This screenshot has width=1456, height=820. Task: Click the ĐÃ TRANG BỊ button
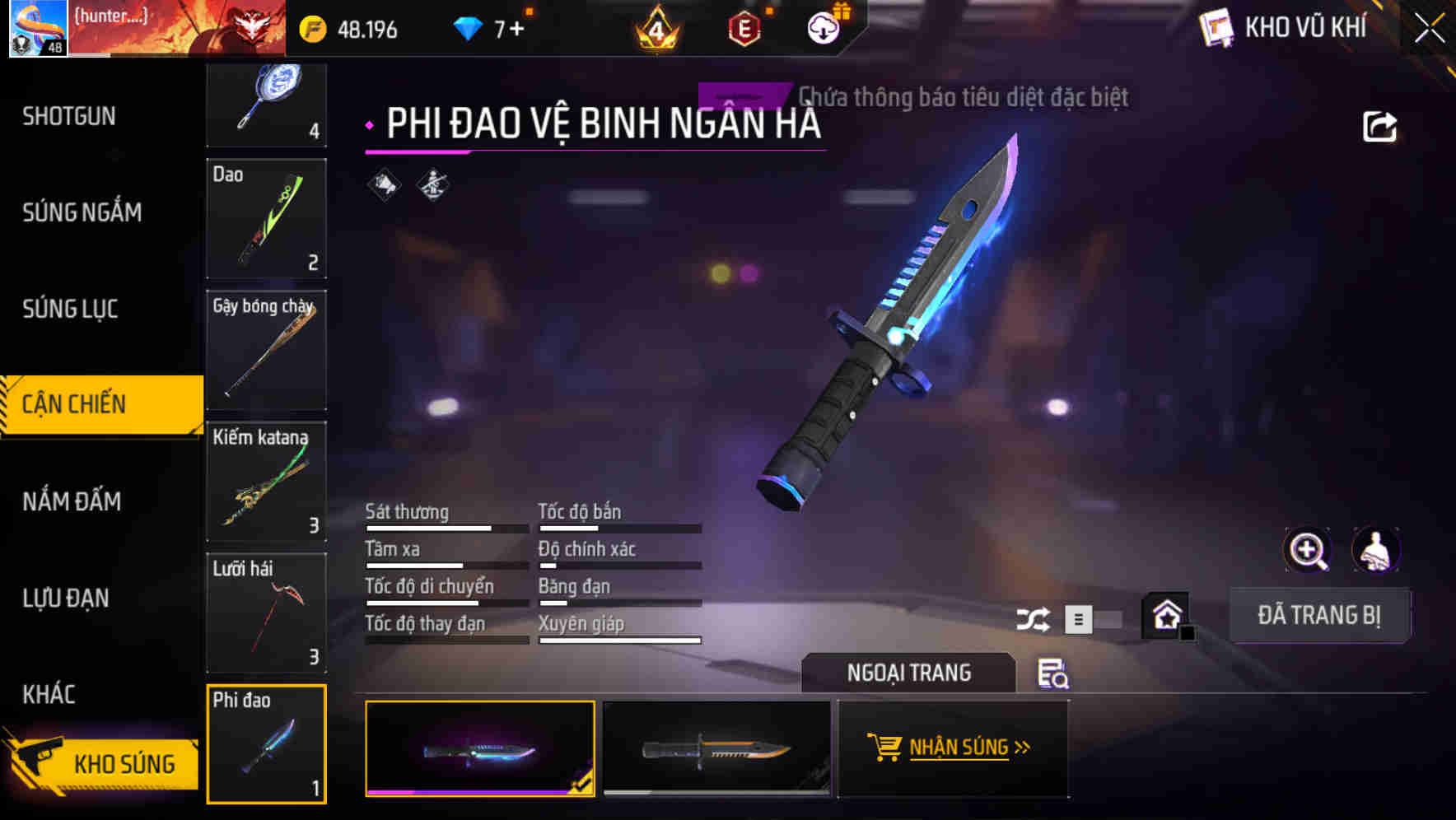pos(1319,615)
